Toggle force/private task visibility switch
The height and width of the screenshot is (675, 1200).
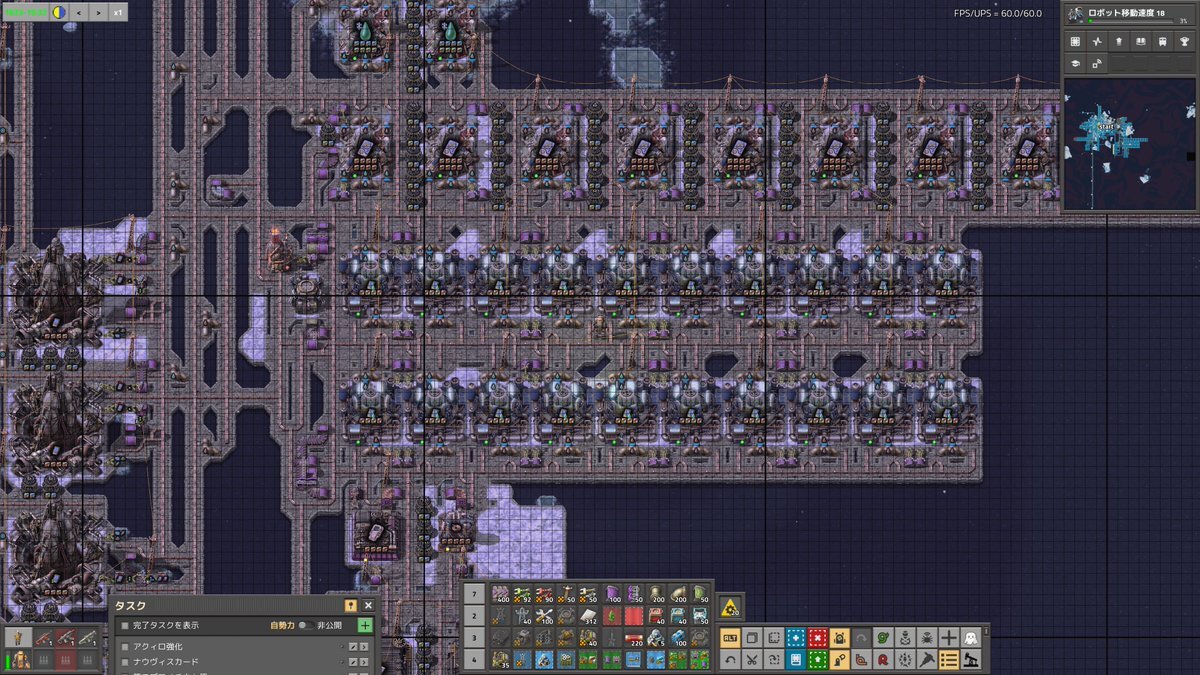tap(304, 625)
